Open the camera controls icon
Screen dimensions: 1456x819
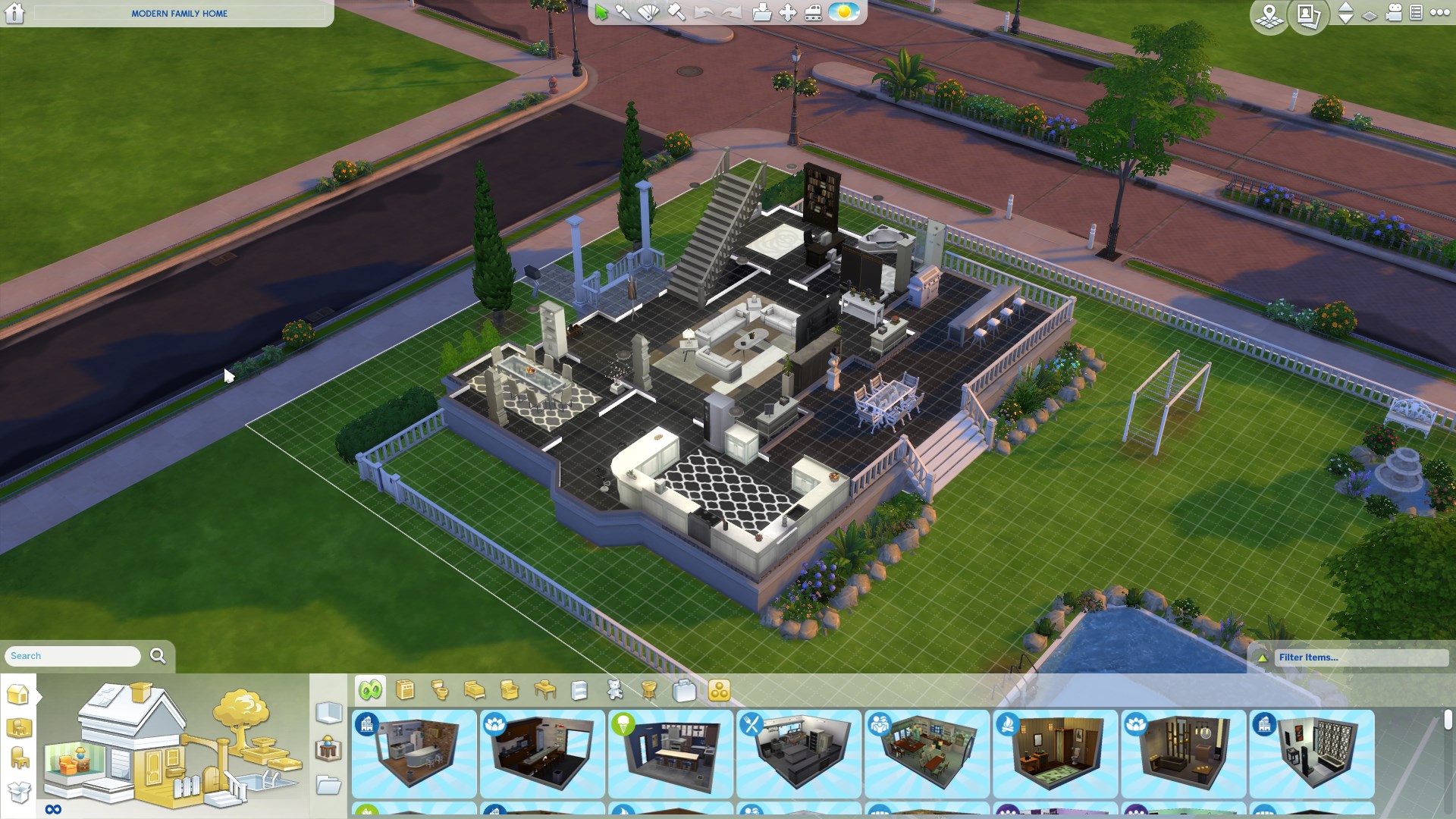[1394, 13]
